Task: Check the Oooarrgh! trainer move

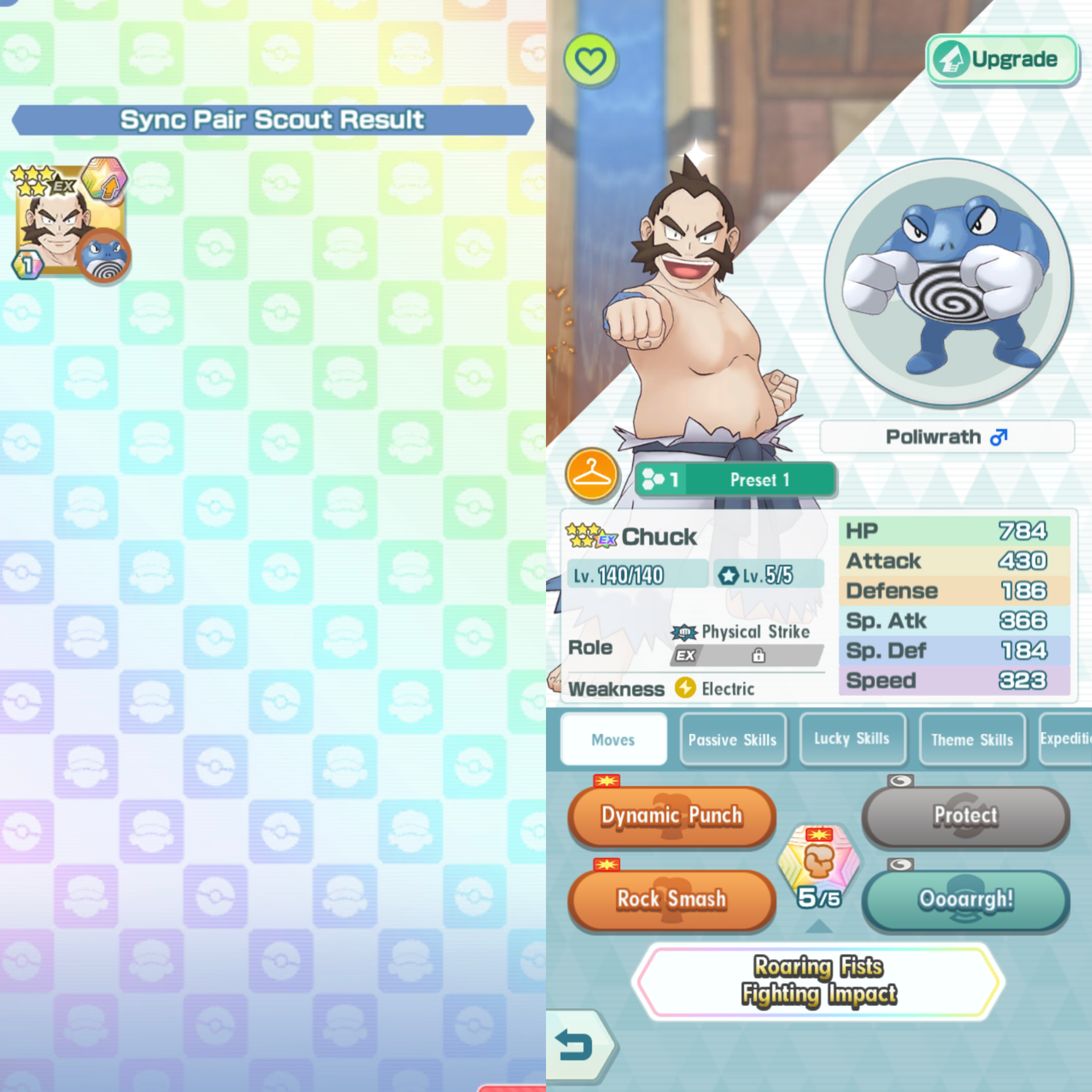Action: tap(965, 899)
